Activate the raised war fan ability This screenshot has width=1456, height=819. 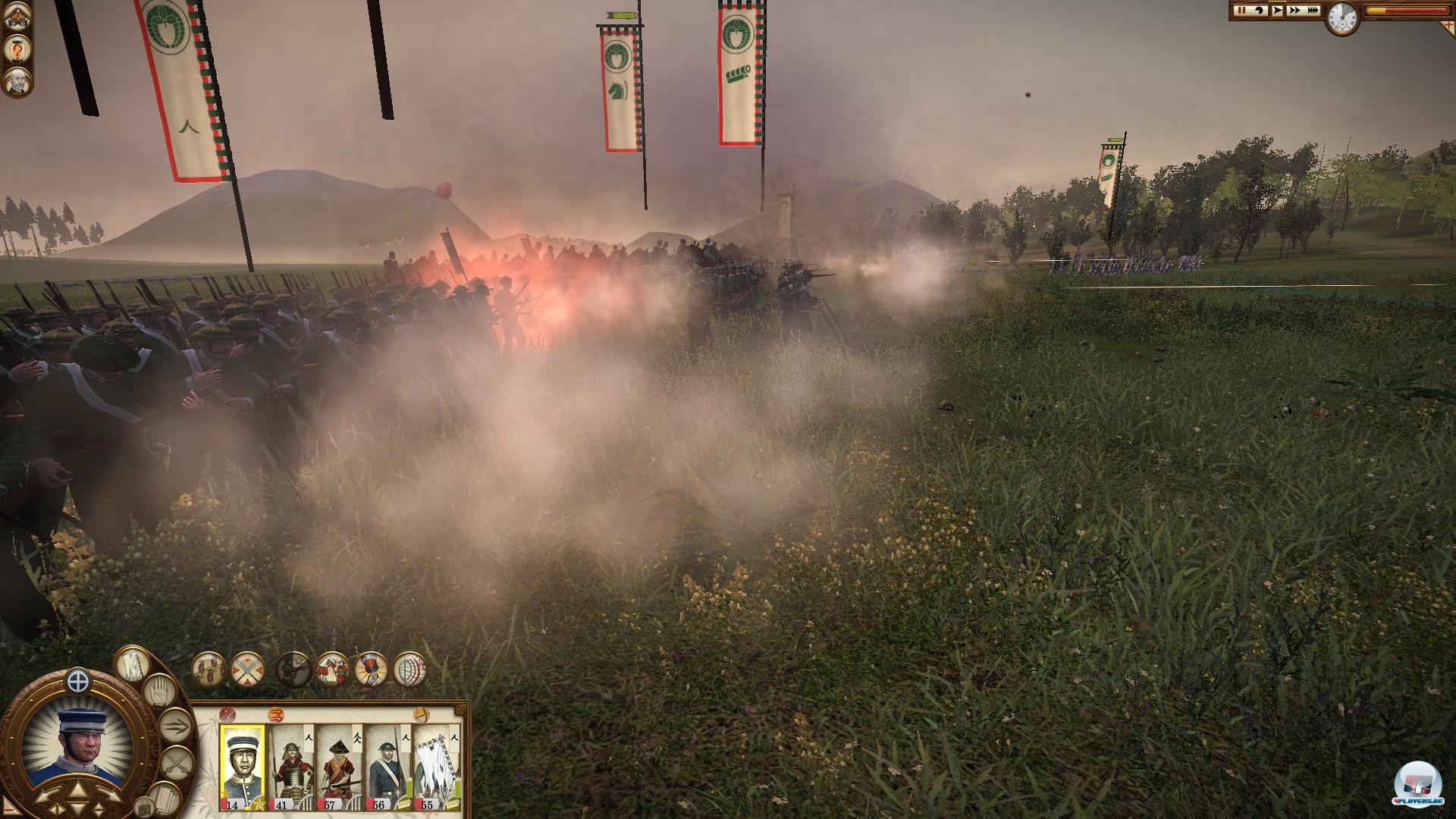click(x=371, y=670)
